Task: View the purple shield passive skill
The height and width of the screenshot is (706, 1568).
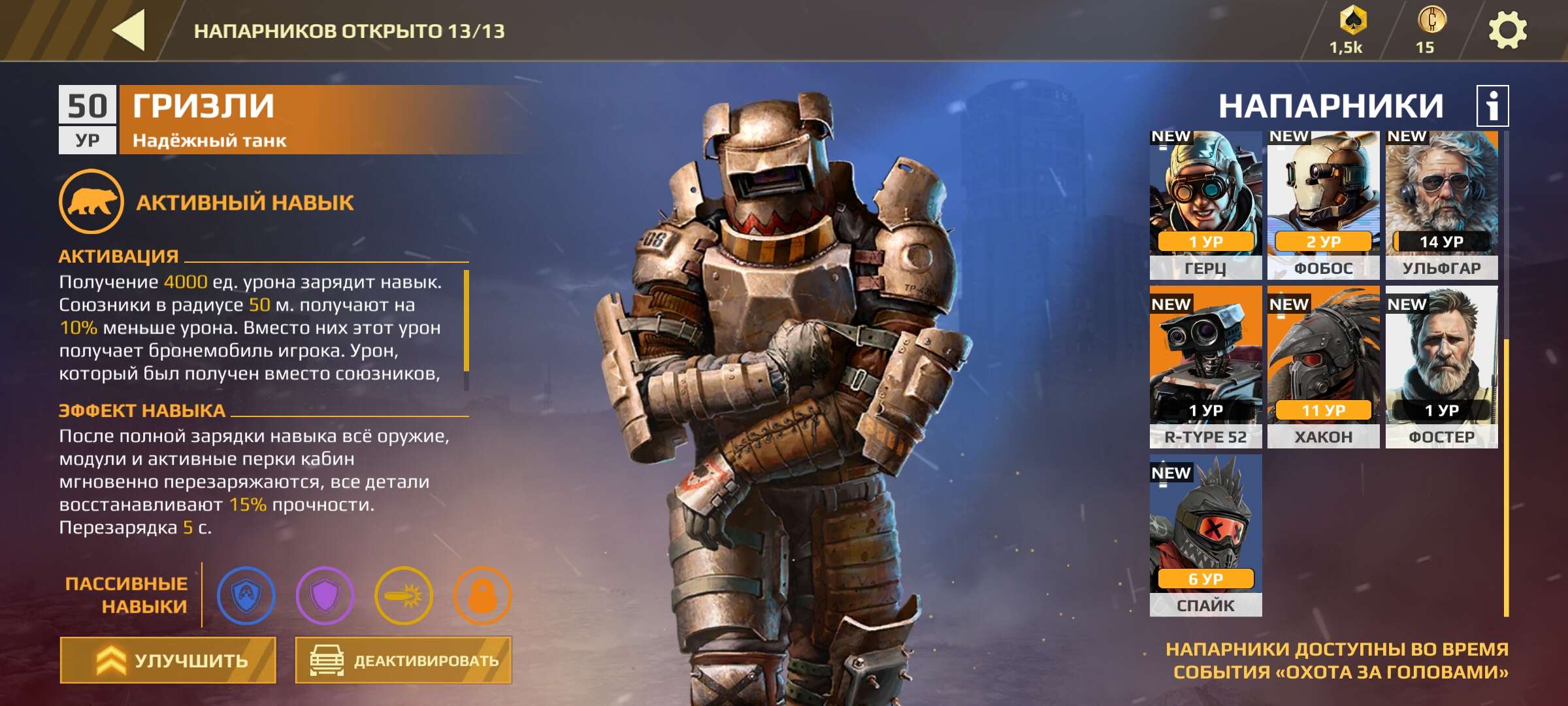Action: tap(325, 596)
